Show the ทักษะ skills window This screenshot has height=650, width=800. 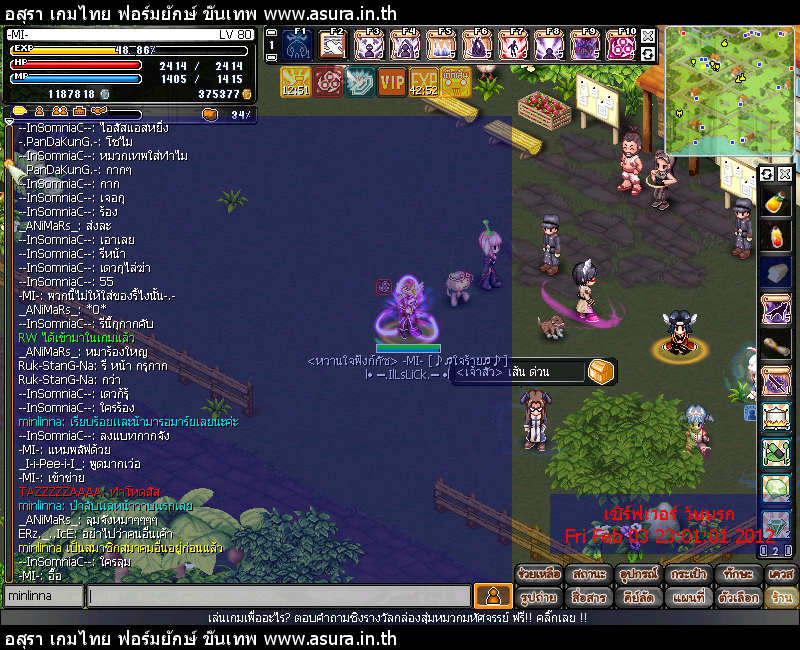(x=737, y=575)
